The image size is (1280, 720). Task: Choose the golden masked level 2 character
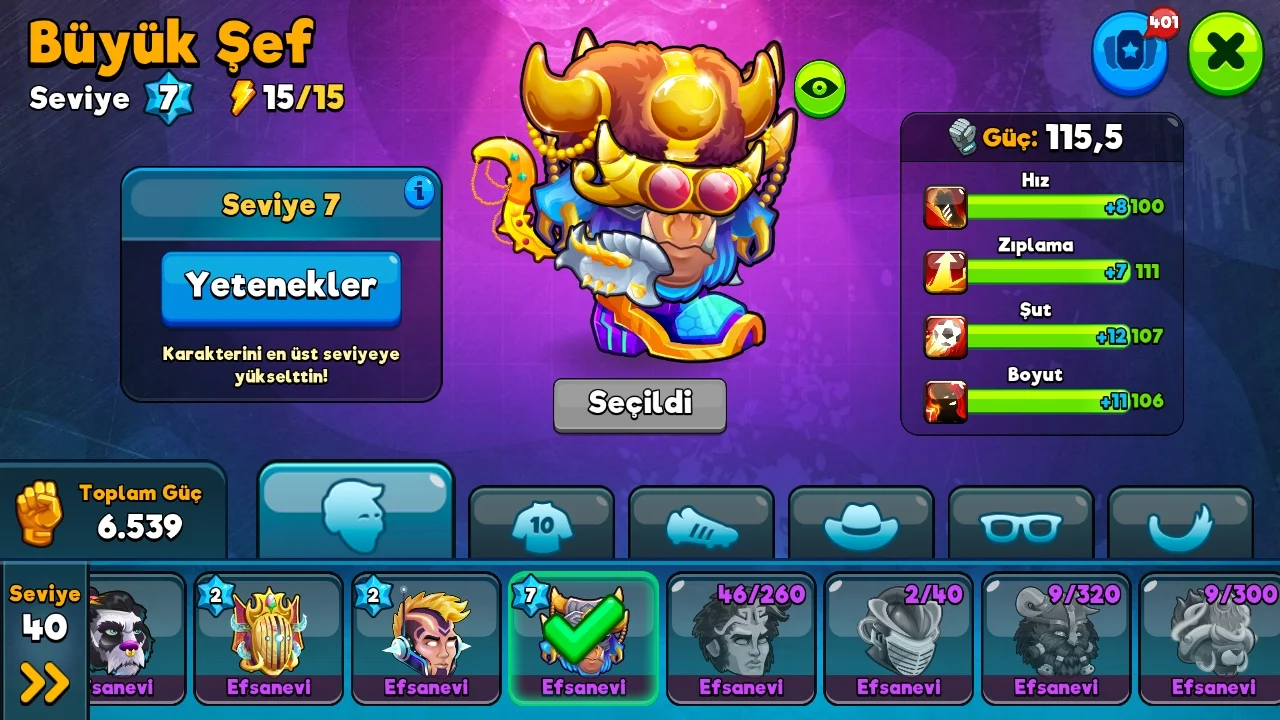coord(268,638)
